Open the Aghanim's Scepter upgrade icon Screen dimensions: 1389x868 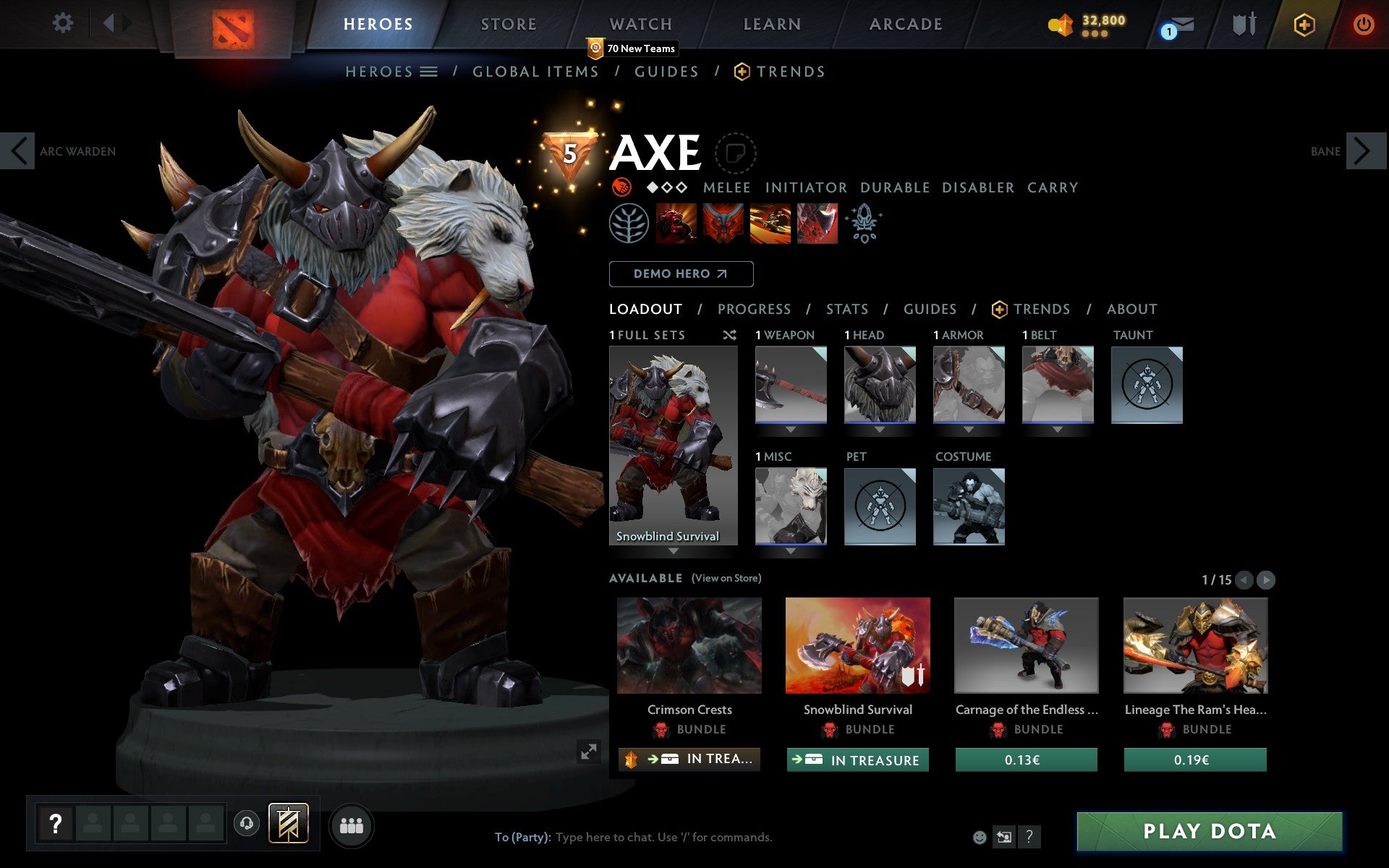click(865, 224)
